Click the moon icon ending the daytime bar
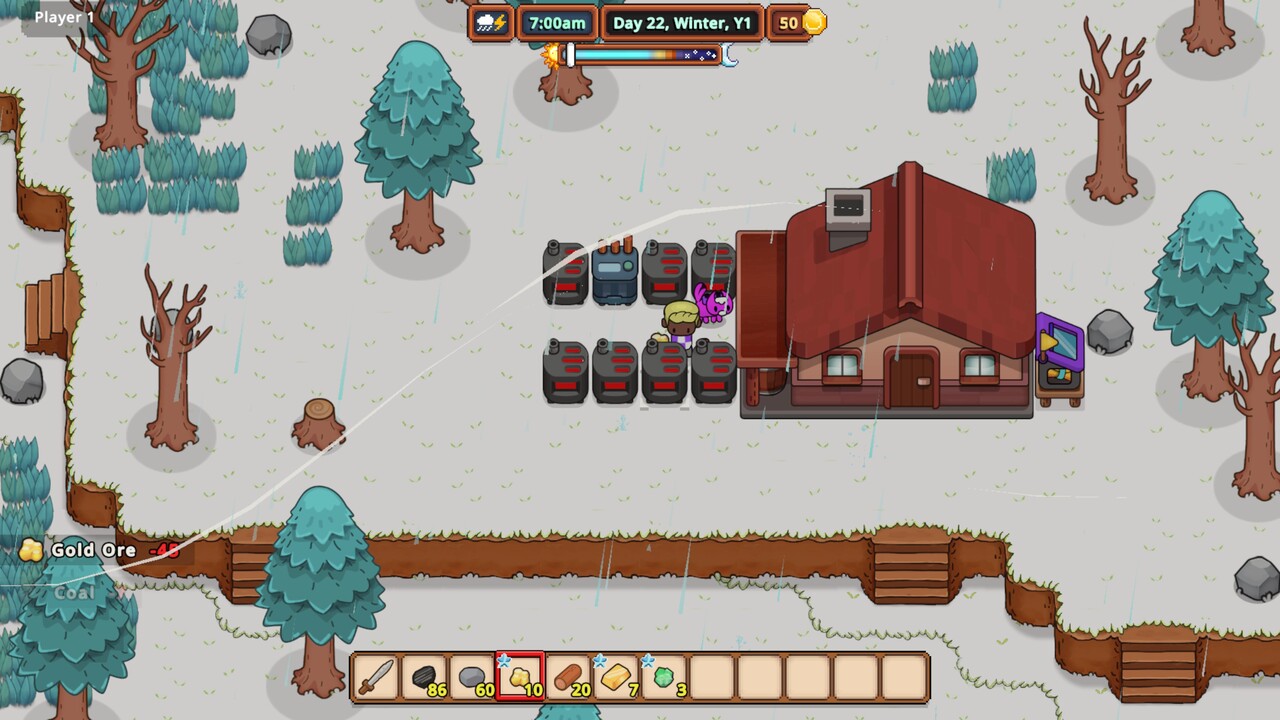Viewport: 1280px width, 720px height. tap(729, 60)
